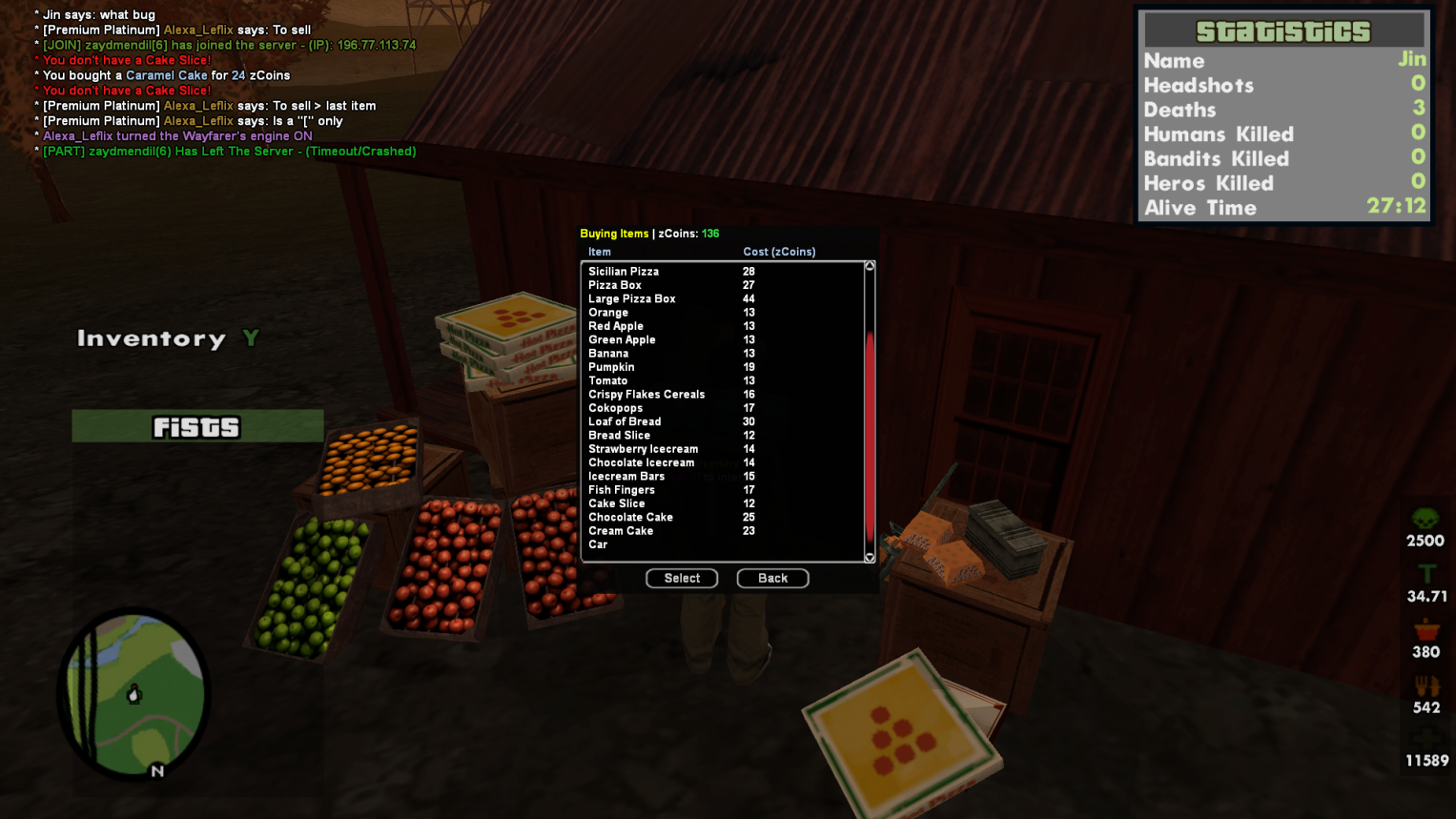1456x819 pixels.
Task: Click the Fists weapon slot display
Action: 196,426
